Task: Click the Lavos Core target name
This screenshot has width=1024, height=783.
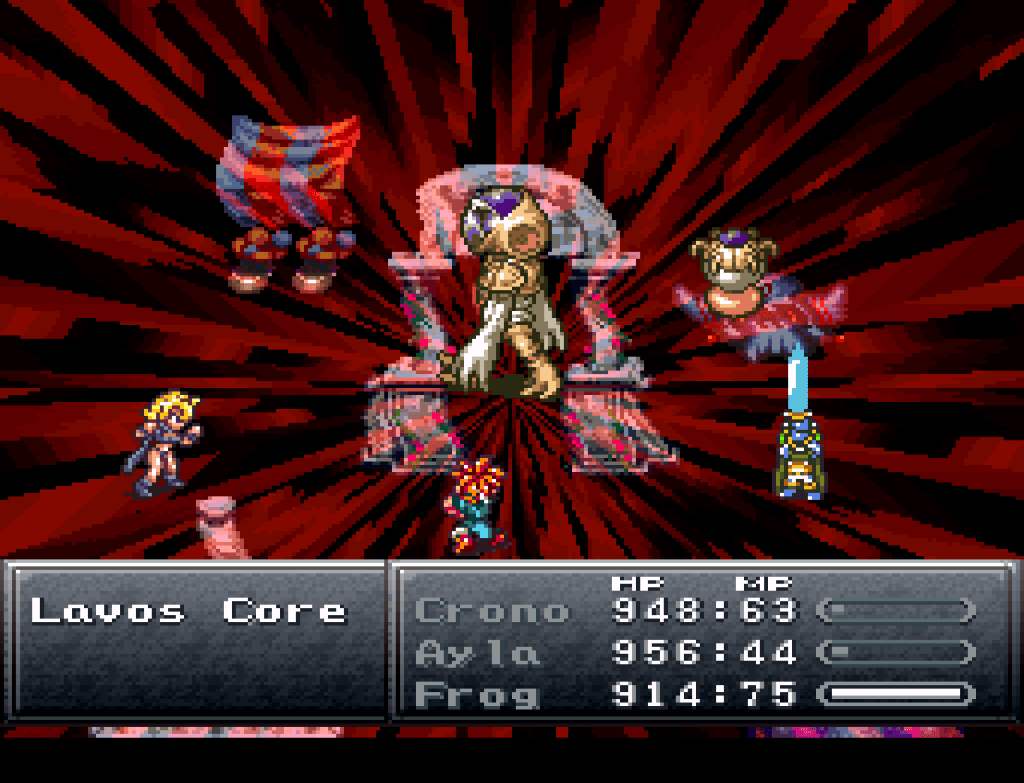Action: [x=188, y=610]
